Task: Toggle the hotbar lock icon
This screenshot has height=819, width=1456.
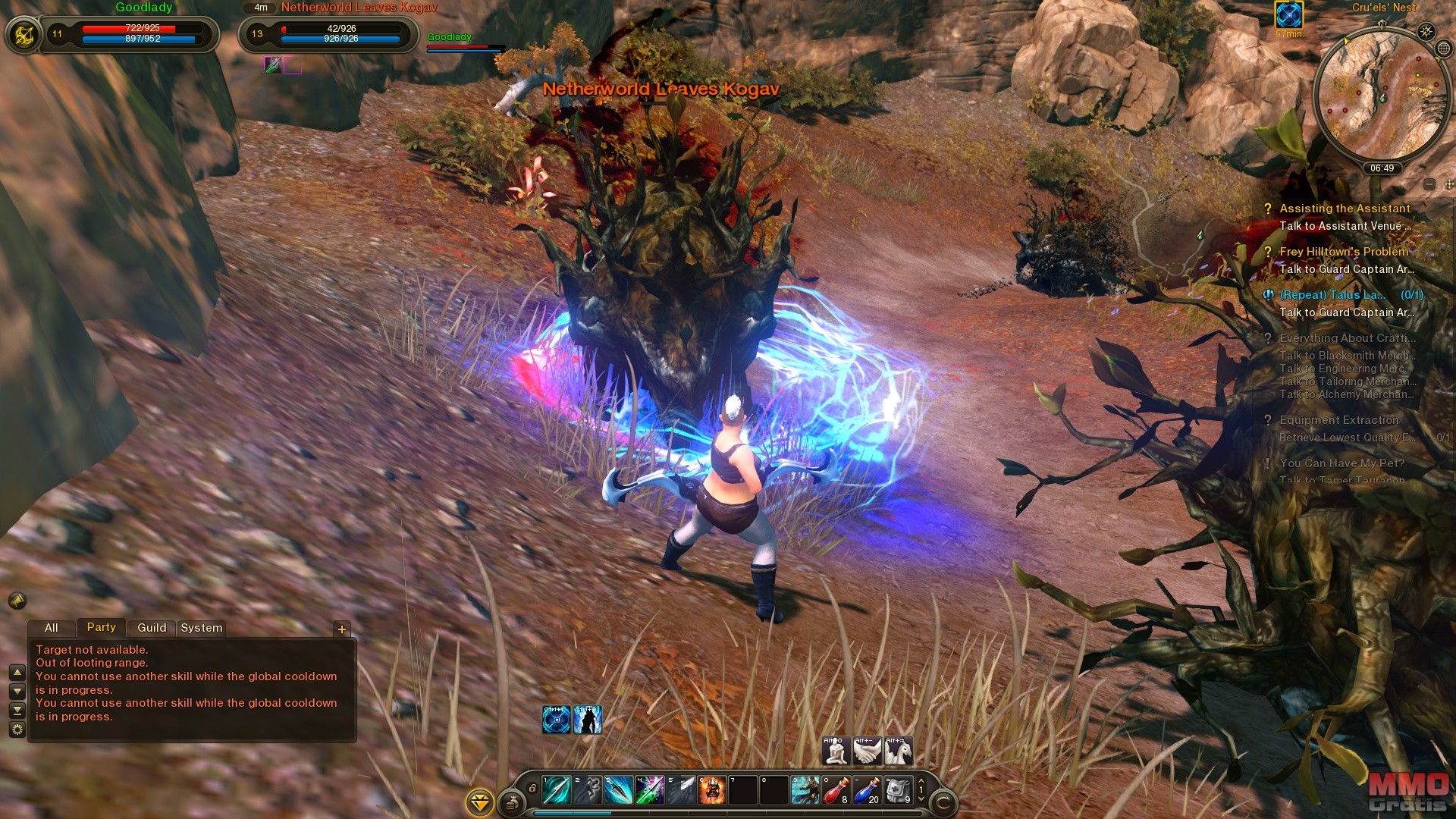Action: click(x=532, y=789)
